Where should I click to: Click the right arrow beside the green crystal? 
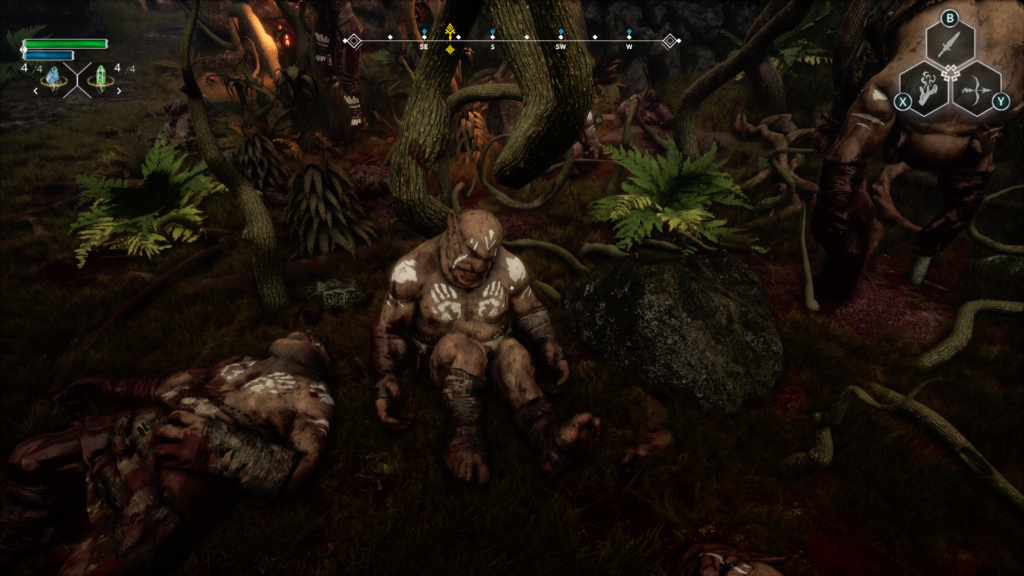(x=119, y=91)
